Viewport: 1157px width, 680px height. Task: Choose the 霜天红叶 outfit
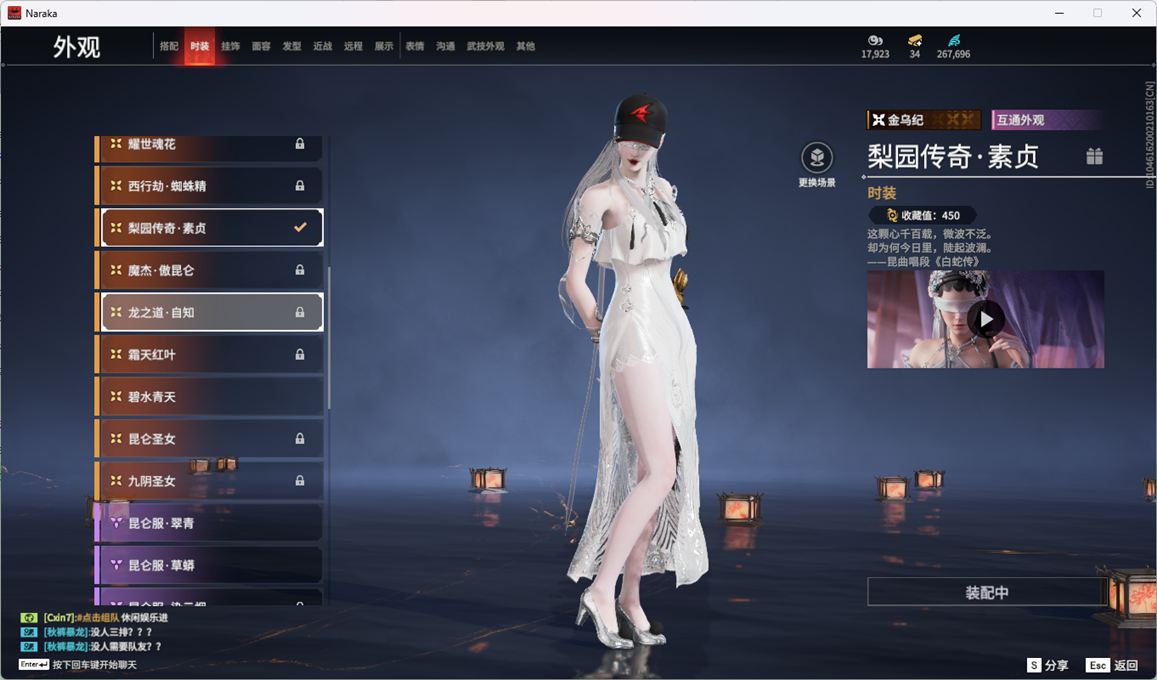pyautogui.click(x=210, y=355)
